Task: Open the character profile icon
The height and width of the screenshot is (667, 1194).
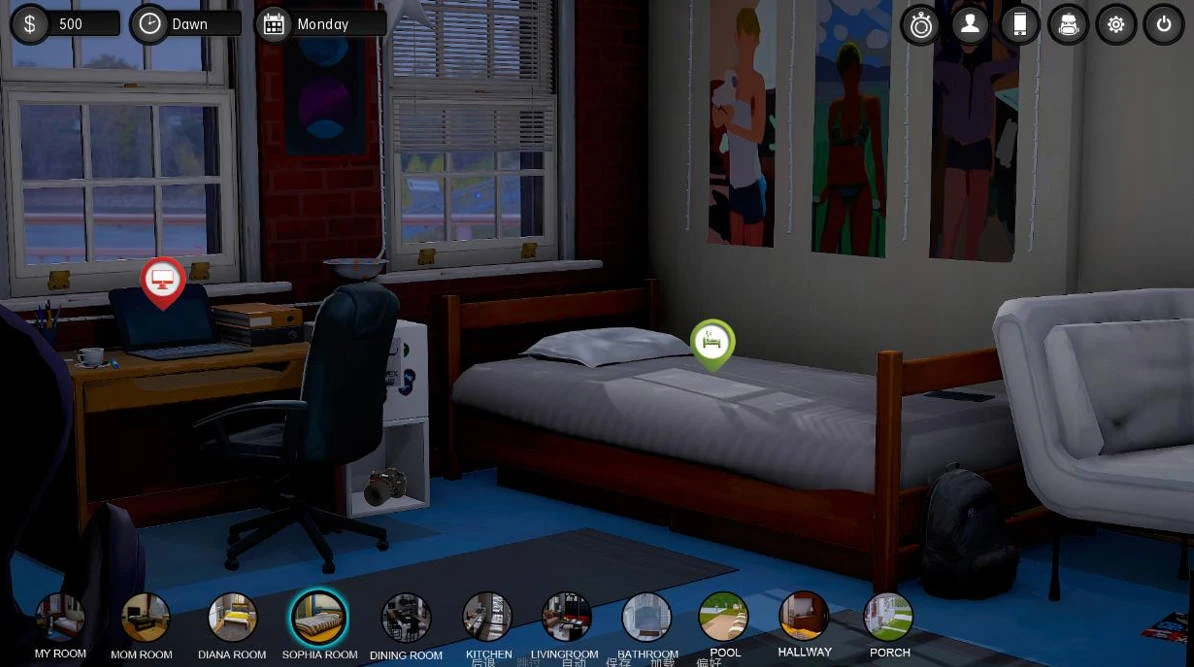Action: pos(970,25)
